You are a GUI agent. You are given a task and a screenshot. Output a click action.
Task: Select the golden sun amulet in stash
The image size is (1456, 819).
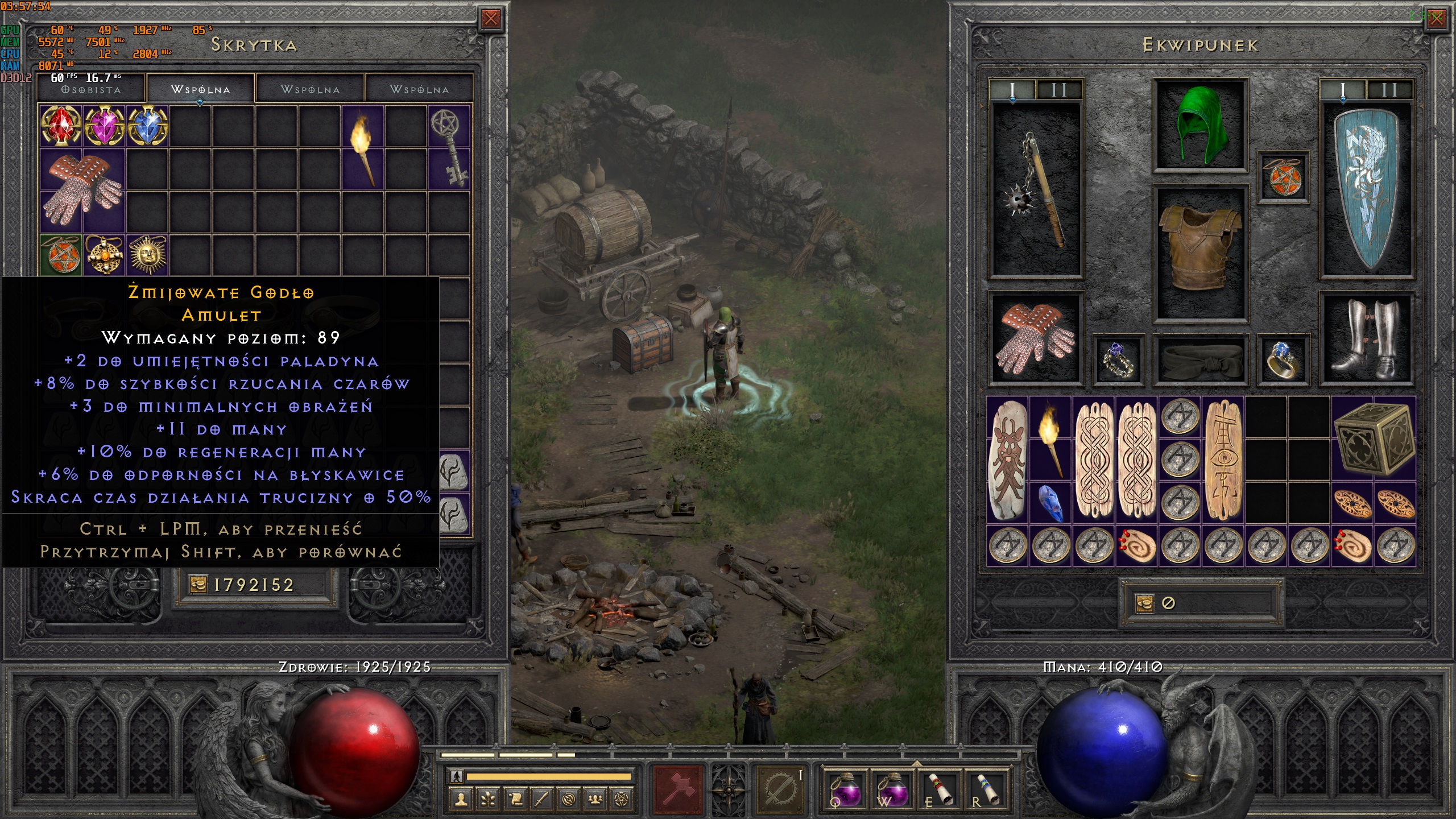(147, 254)
